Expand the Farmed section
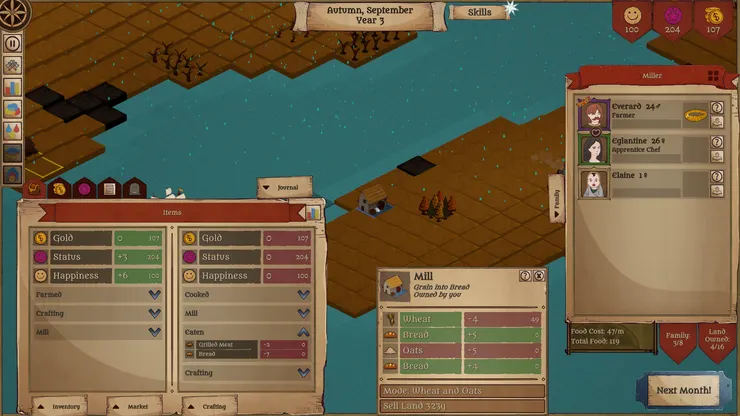The width and height of the screenshot is (740, 416). pos(154,295)
